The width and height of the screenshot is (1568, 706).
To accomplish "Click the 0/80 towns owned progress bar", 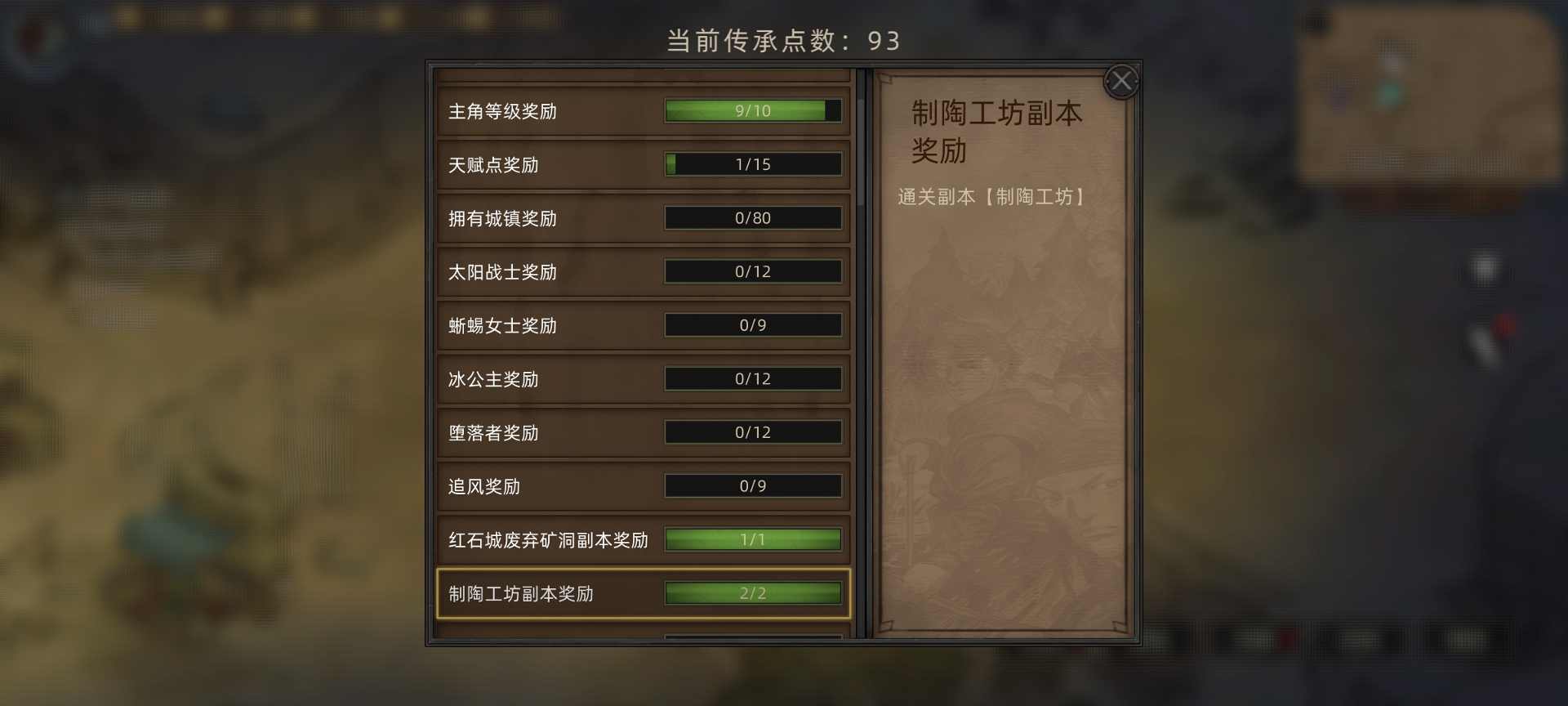I will coord(752,217).
